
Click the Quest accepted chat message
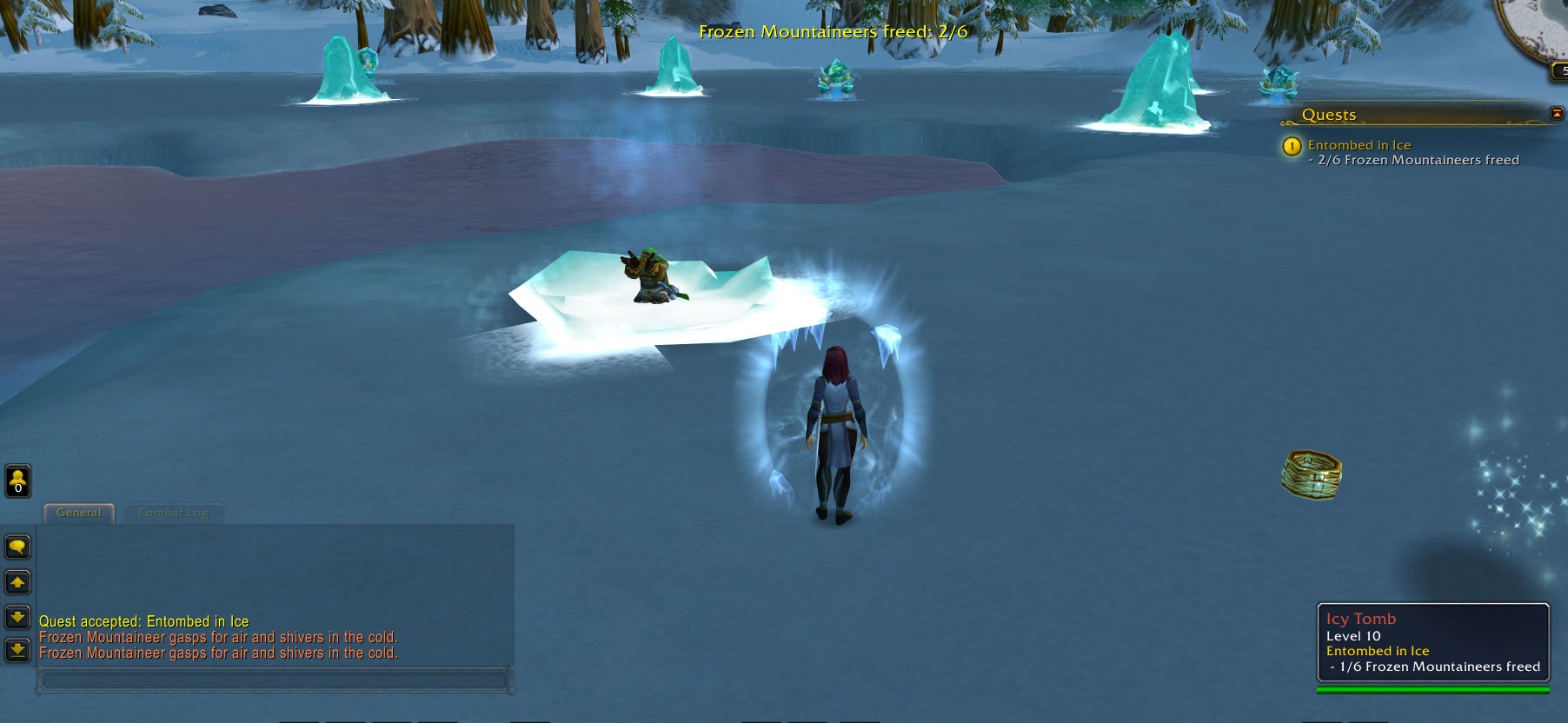click(x=144, y=622)
